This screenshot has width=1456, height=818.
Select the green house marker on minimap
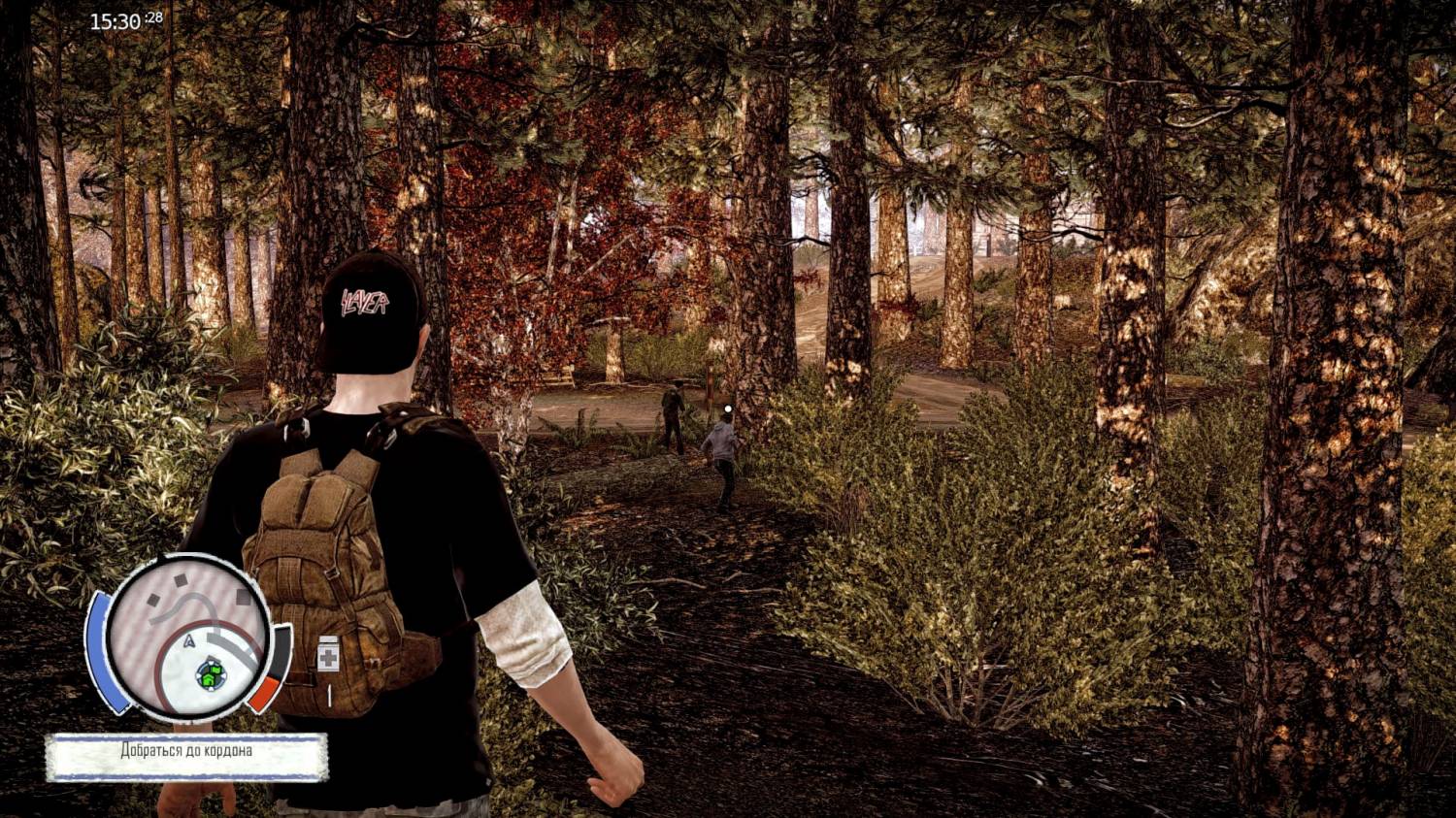[209, 674]
